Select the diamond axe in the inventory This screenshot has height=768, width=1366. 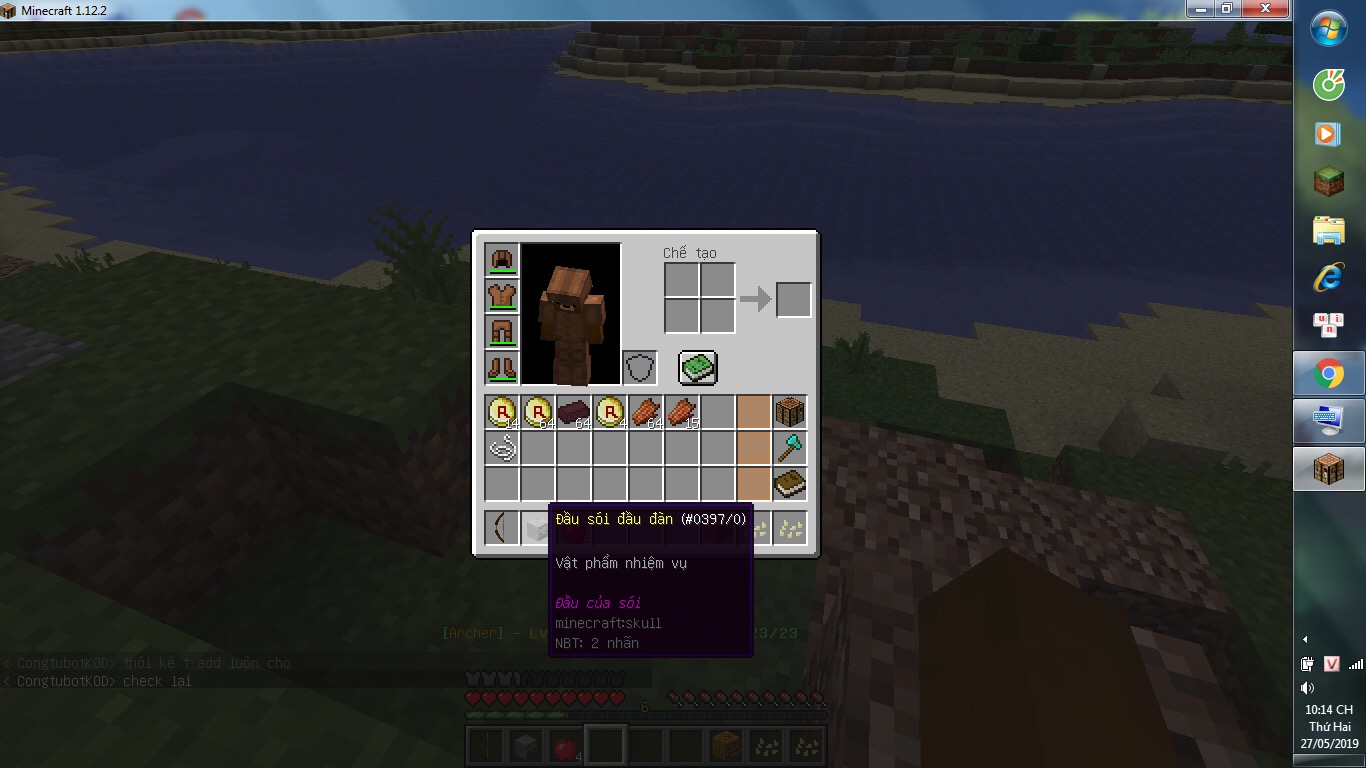click(789, 447)
